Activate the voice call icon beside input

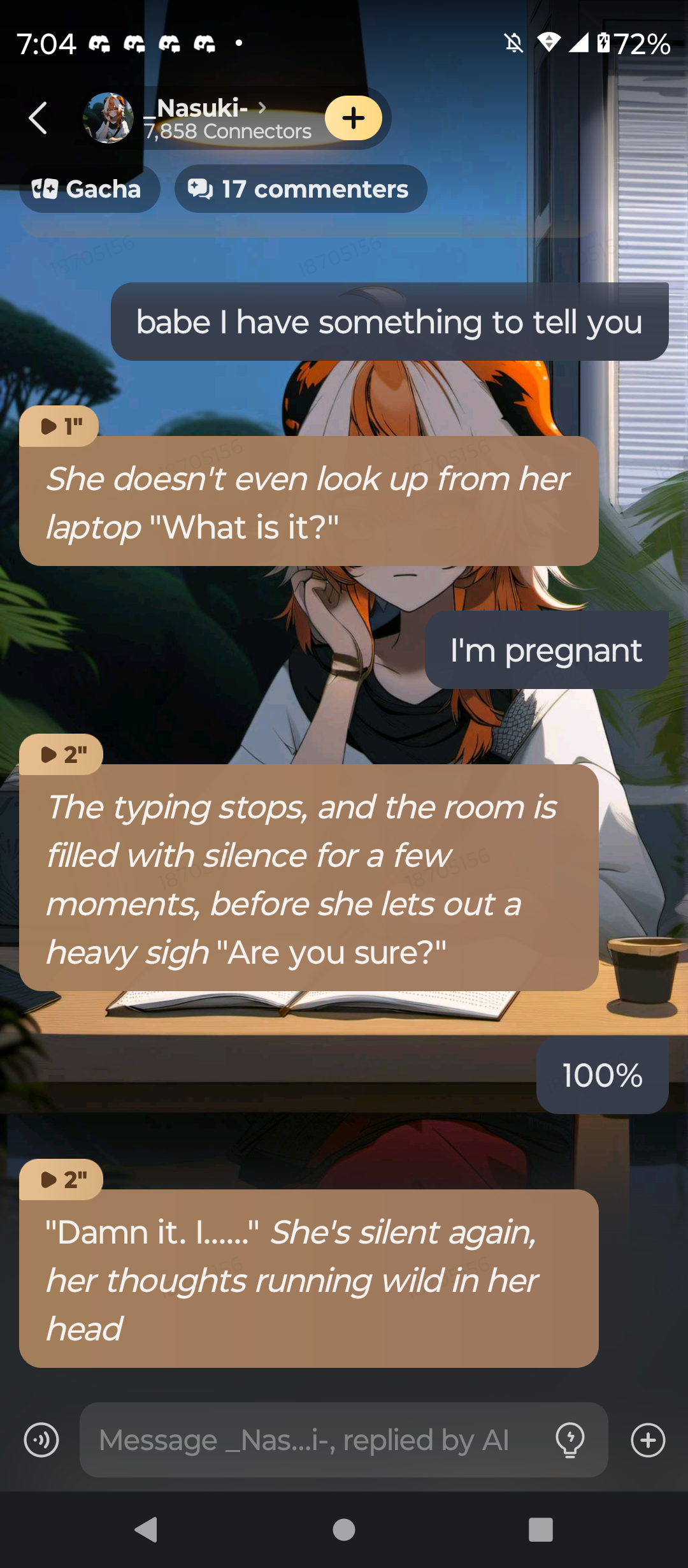[x=41, y=1440]
